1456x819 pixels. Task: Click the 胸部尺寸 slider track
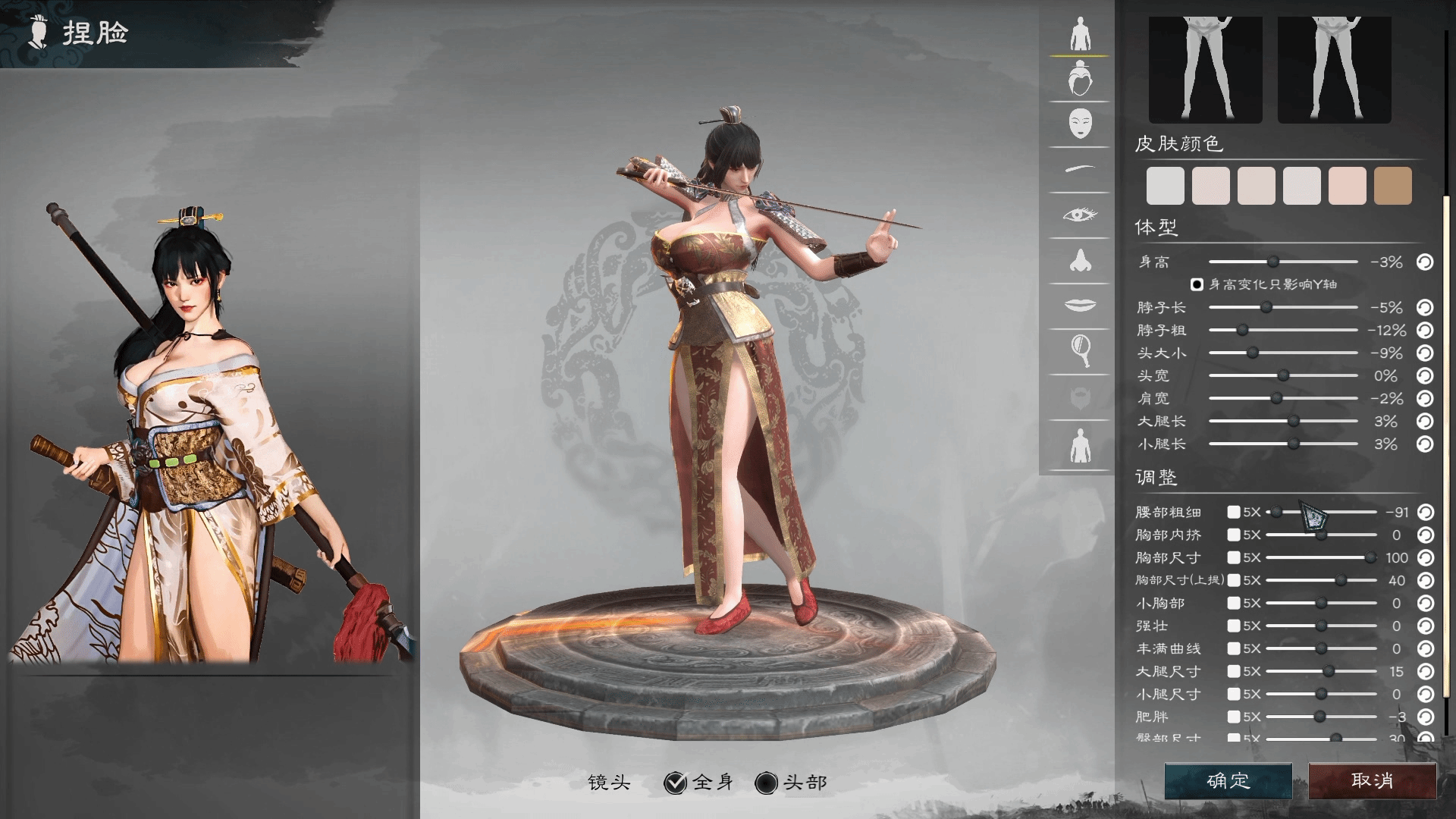[1319, 558]
